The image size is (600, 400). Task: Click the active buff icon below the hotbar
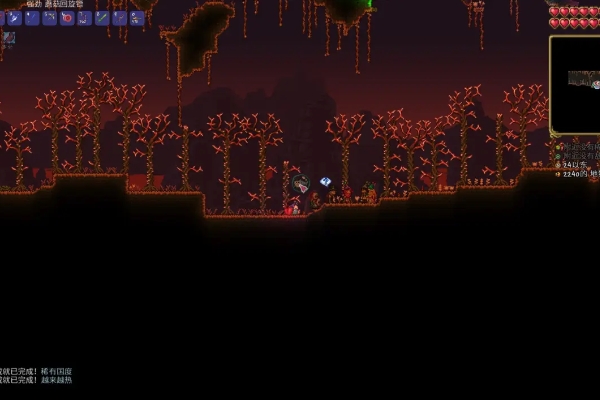coord(8,38)
